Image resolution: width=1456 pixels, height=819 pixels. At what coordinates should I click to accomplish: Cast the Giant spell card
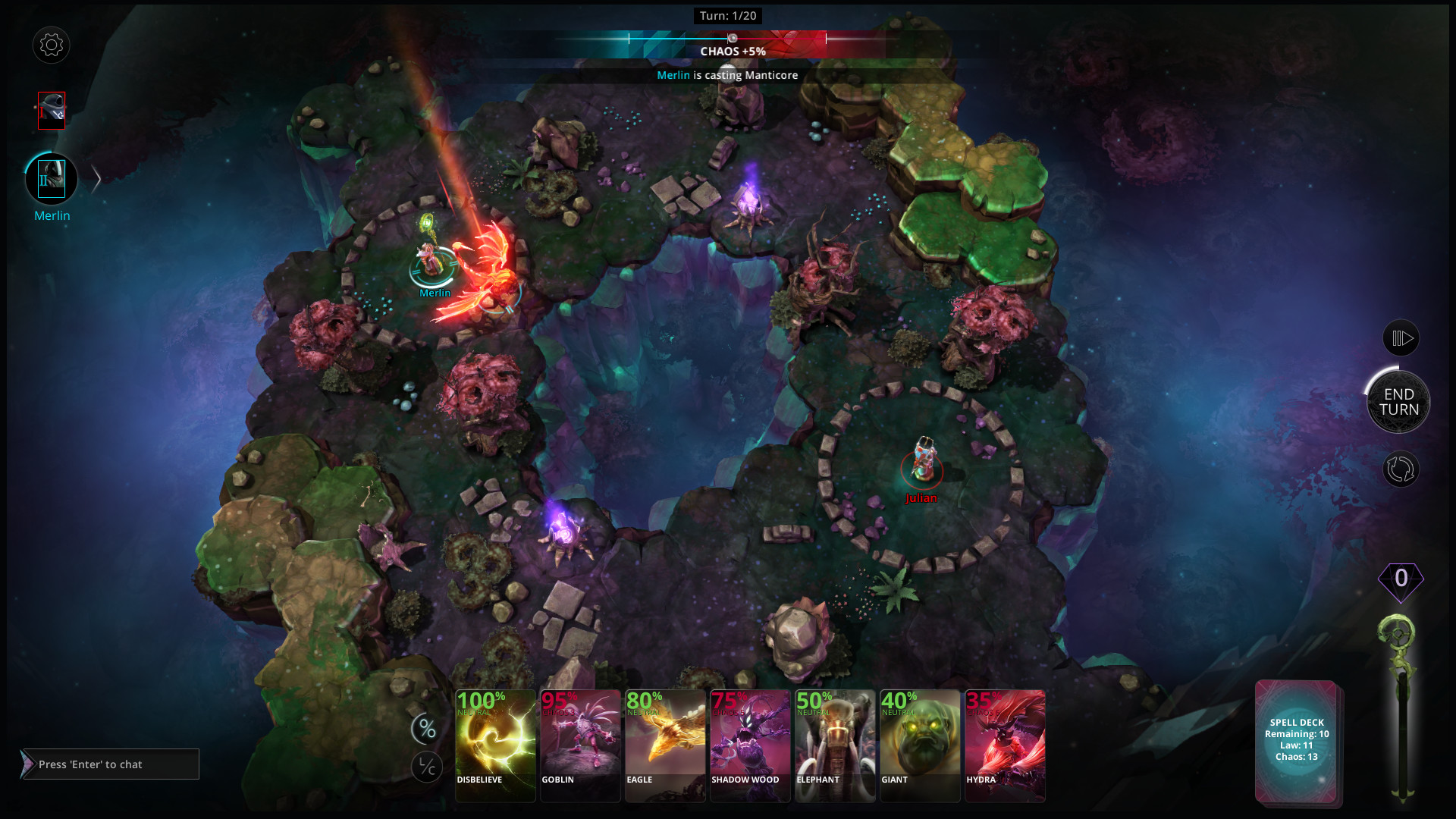pyautogui.click(x=920, y=745)
